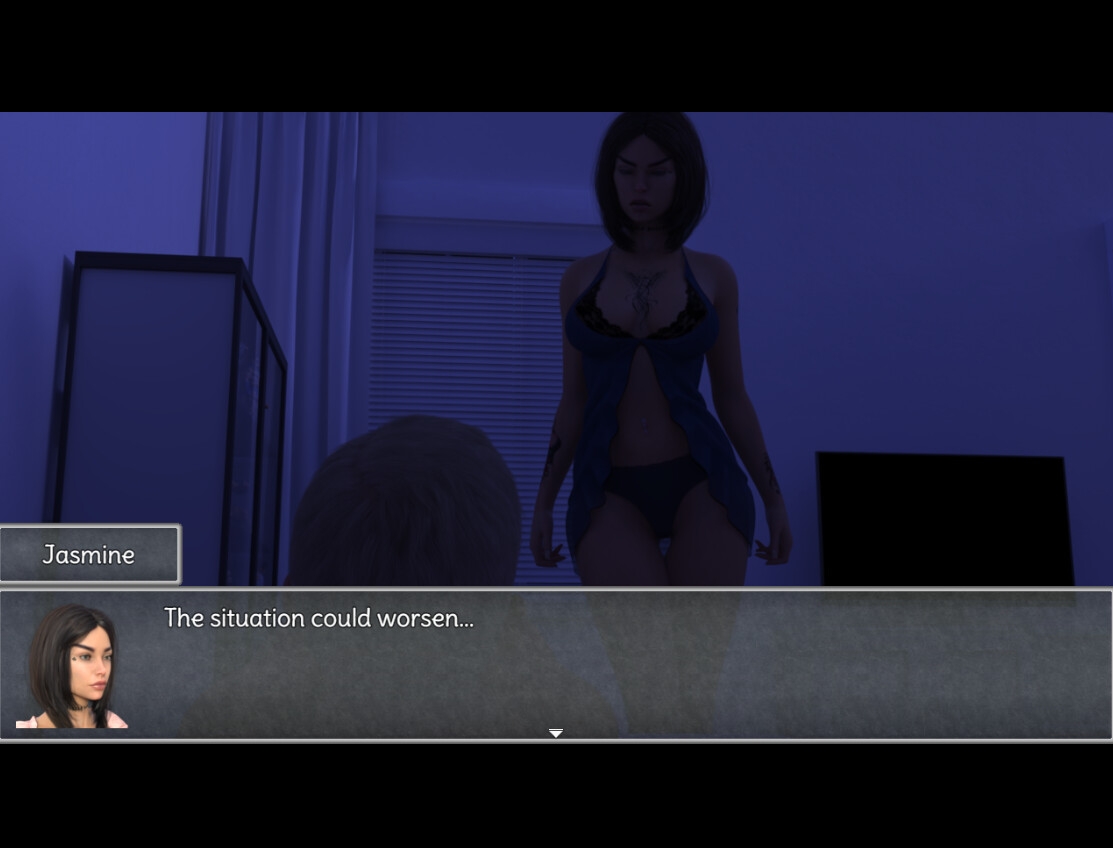Advance dialogue with the white arrow indicator
Viewport: 1113px width, 848px height.
click(556, 733)
